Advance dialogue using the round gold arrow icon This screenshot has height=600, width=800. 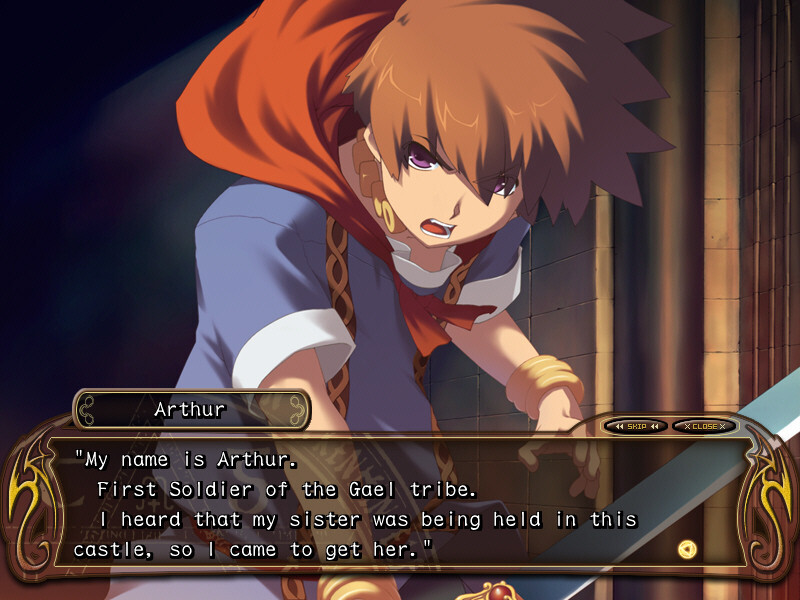click(x=686, y=548)
